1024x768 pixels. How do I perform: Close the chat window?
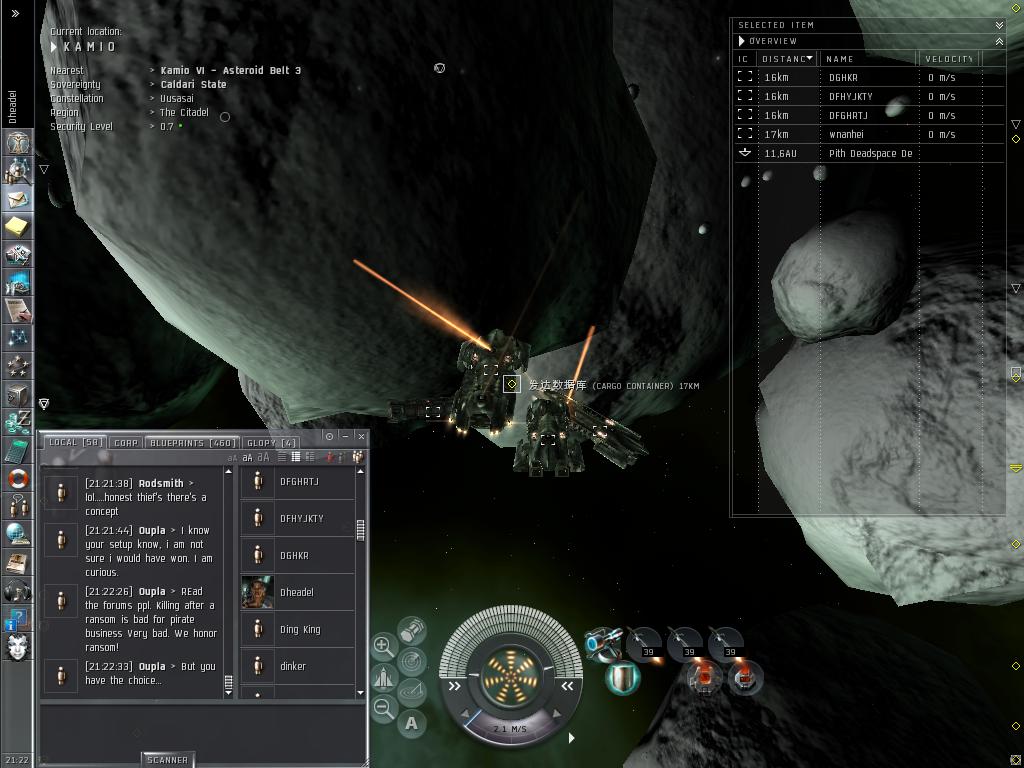[x=360, y=436]
